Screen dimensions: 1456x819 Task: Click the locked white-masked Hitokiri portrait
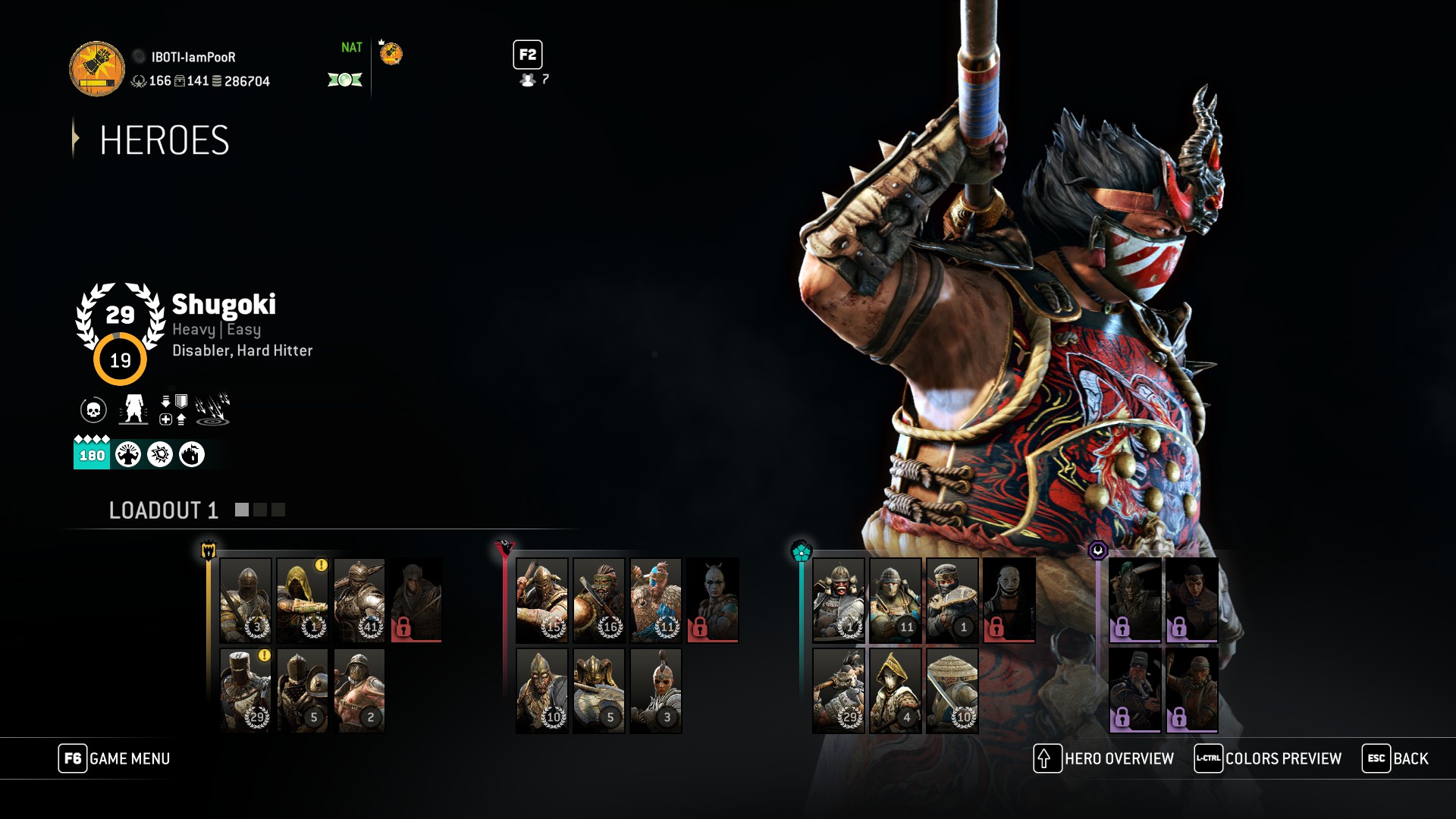coord(1009,601)
